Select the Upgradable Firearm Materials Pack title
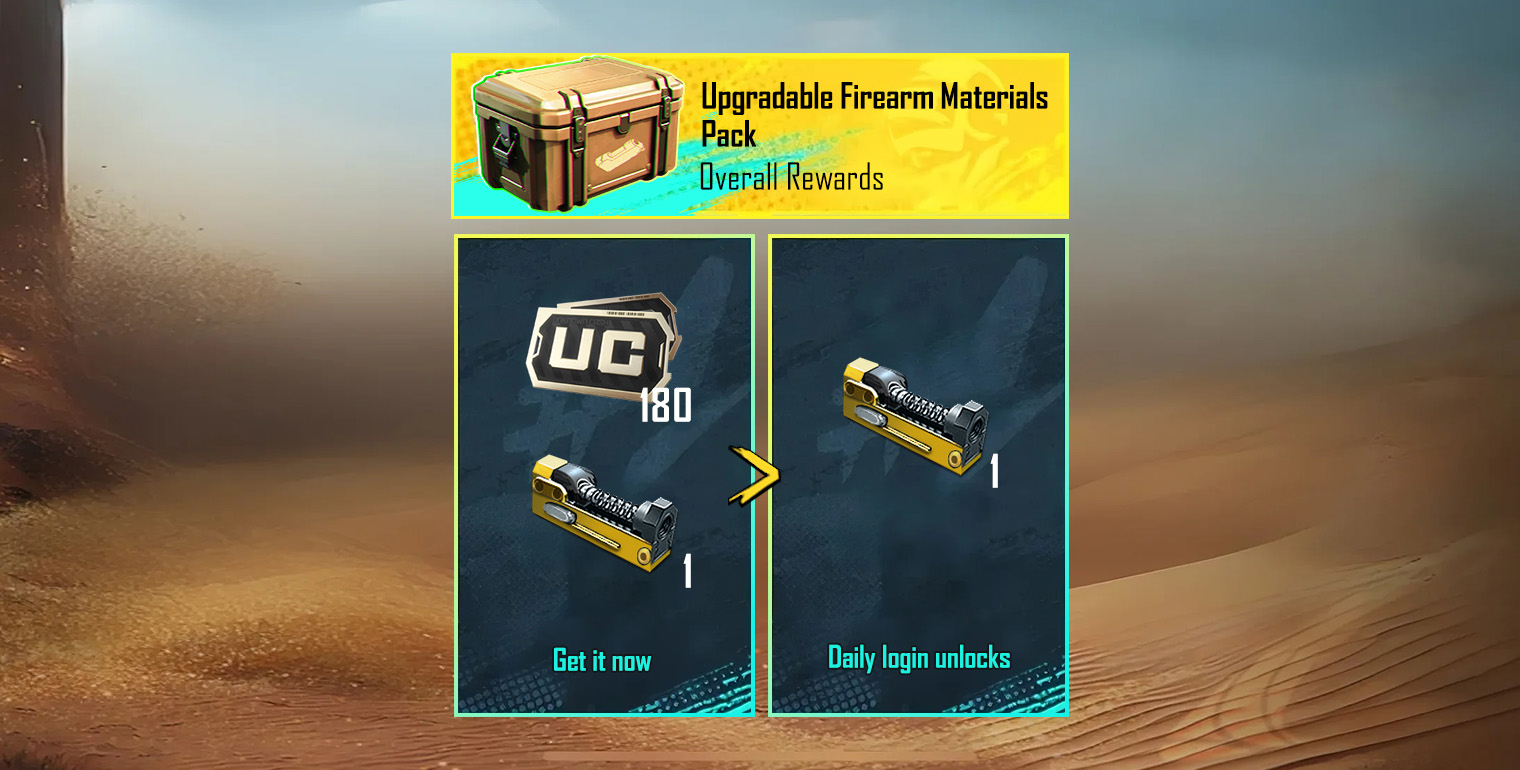1520x770 pixels. (x=875, y=110)
